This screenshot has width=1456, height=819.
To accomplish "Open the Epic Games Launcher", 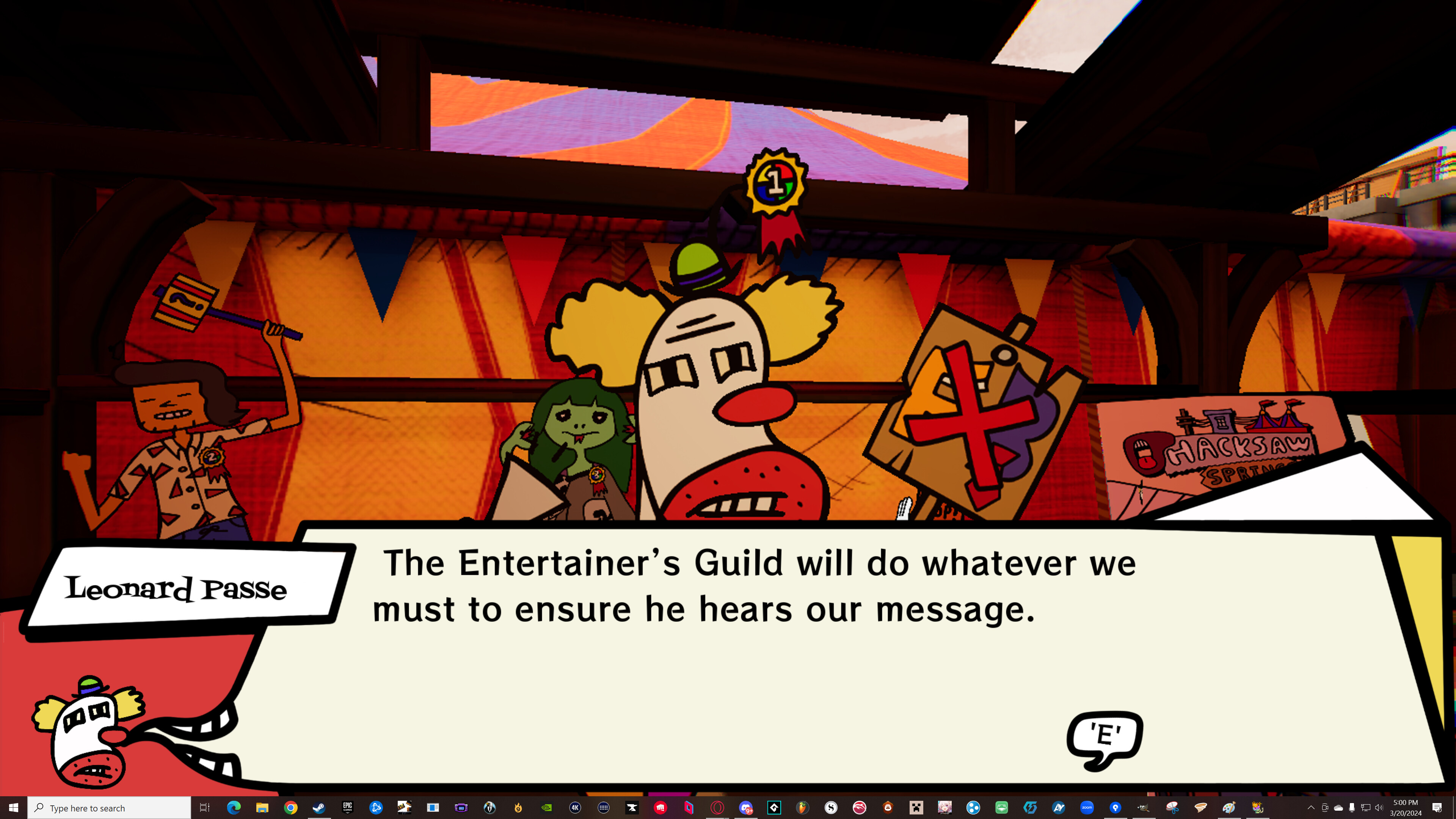I will click(x=348, y=807).
